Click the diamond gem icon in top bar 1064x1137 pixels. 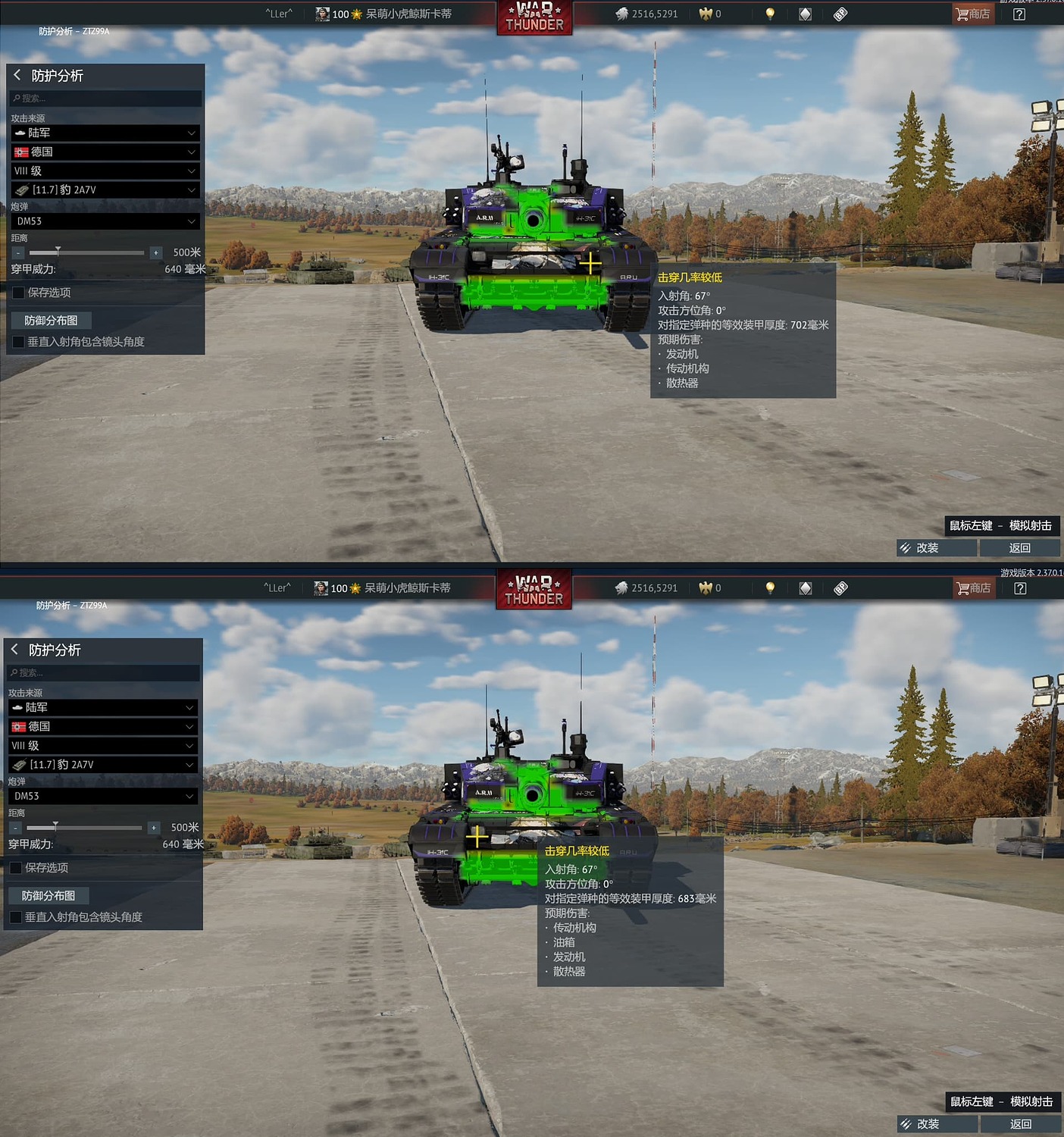[805, 14]
